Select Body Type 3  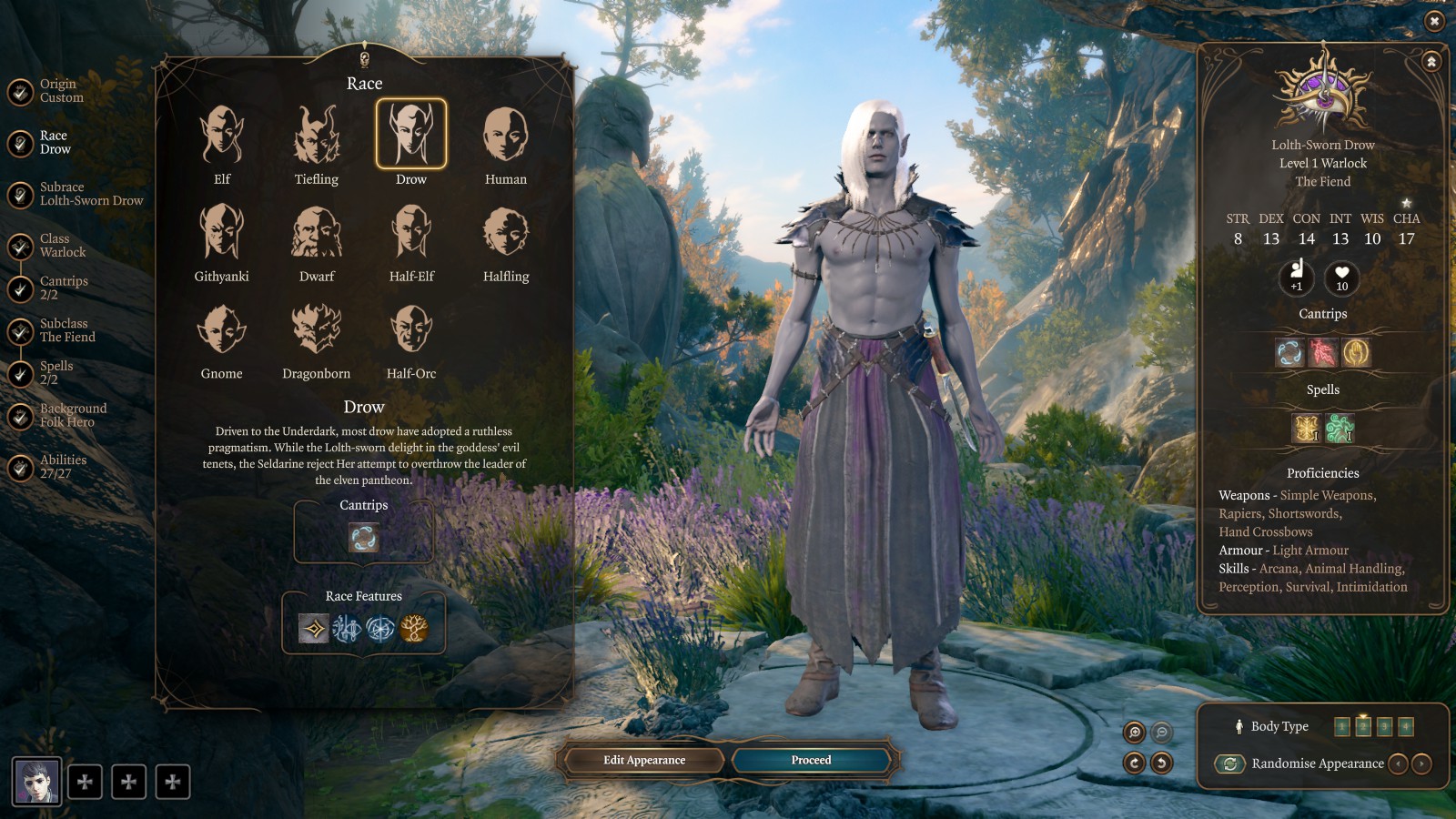pyautogui.click(x=1385, y=726)
